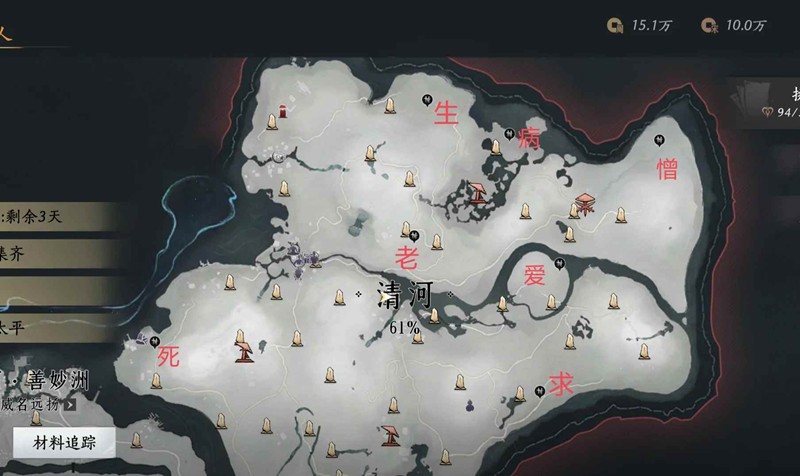Click the 清河 region label on the map

(404, 294)
